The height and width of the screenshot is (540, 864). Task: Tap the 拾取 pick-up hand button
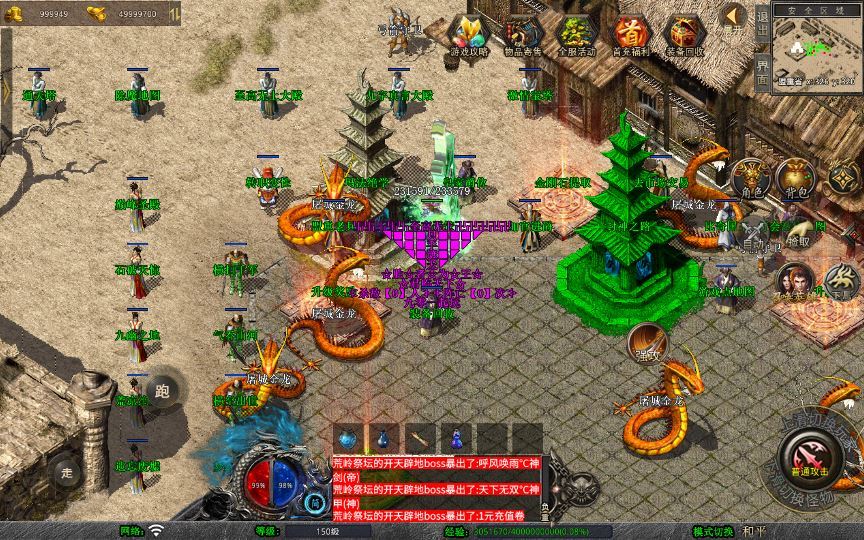point(798,232)
